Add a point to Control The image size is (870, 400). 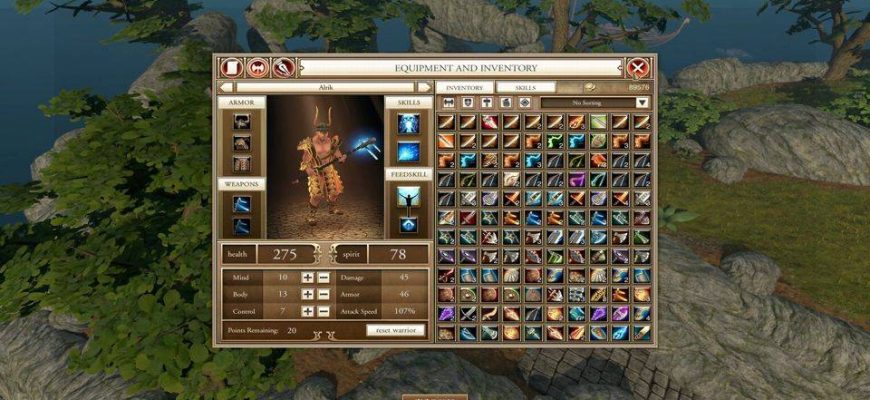click(308, 311)
